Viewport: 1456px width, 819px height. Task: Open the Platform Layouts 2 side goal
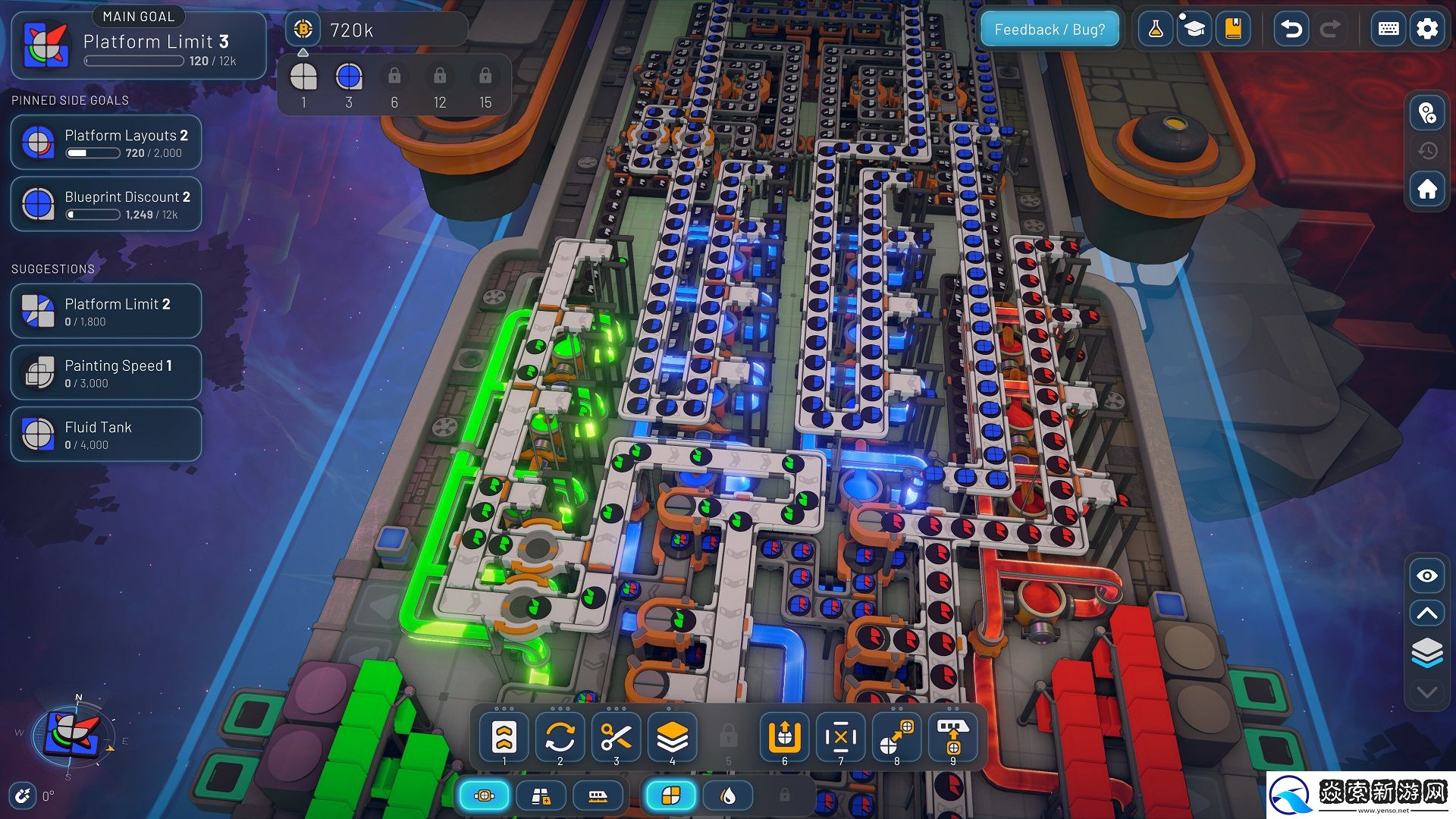click(106, 143)
